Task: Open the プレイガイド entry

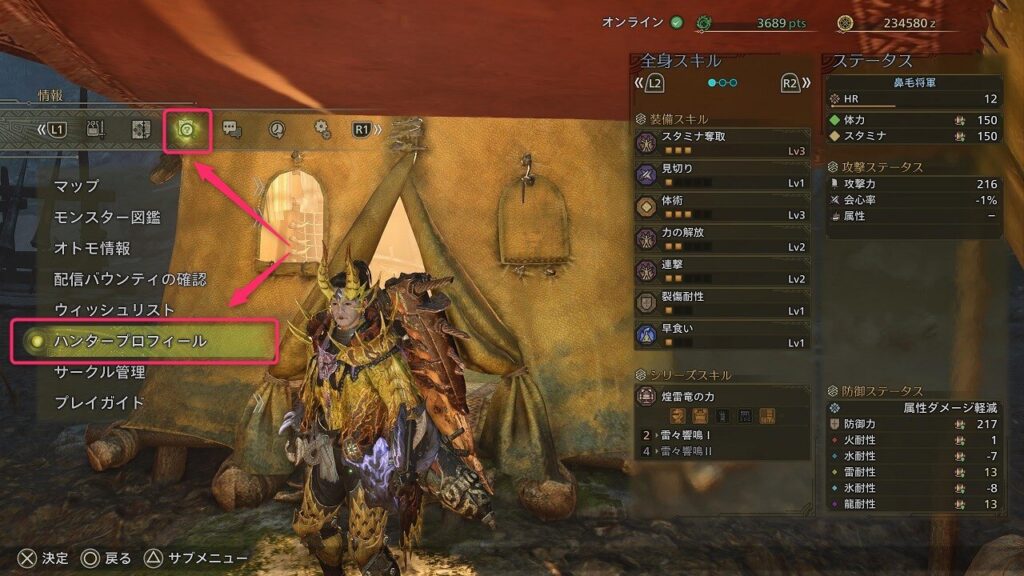Action: coord(99,403)
